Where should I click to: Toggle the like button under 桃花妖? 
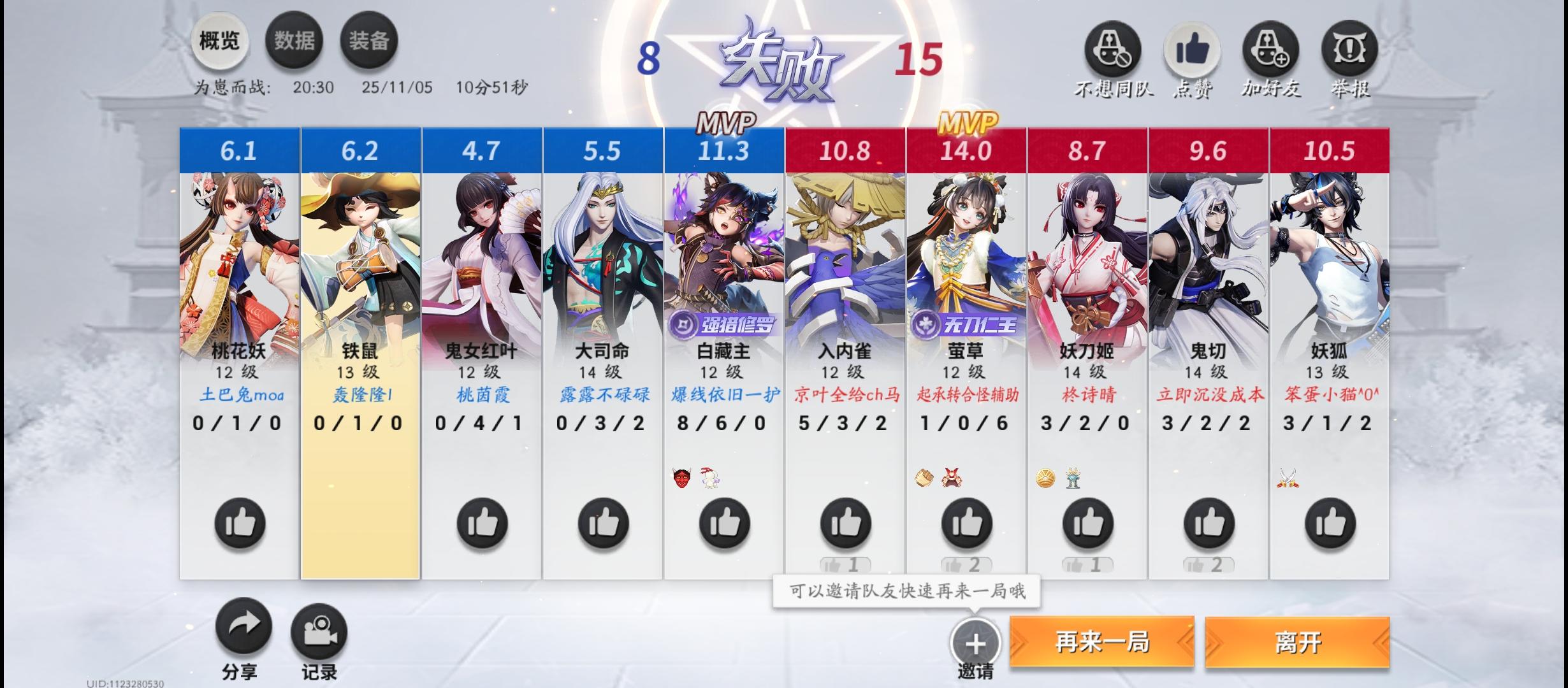pos(238,524)
